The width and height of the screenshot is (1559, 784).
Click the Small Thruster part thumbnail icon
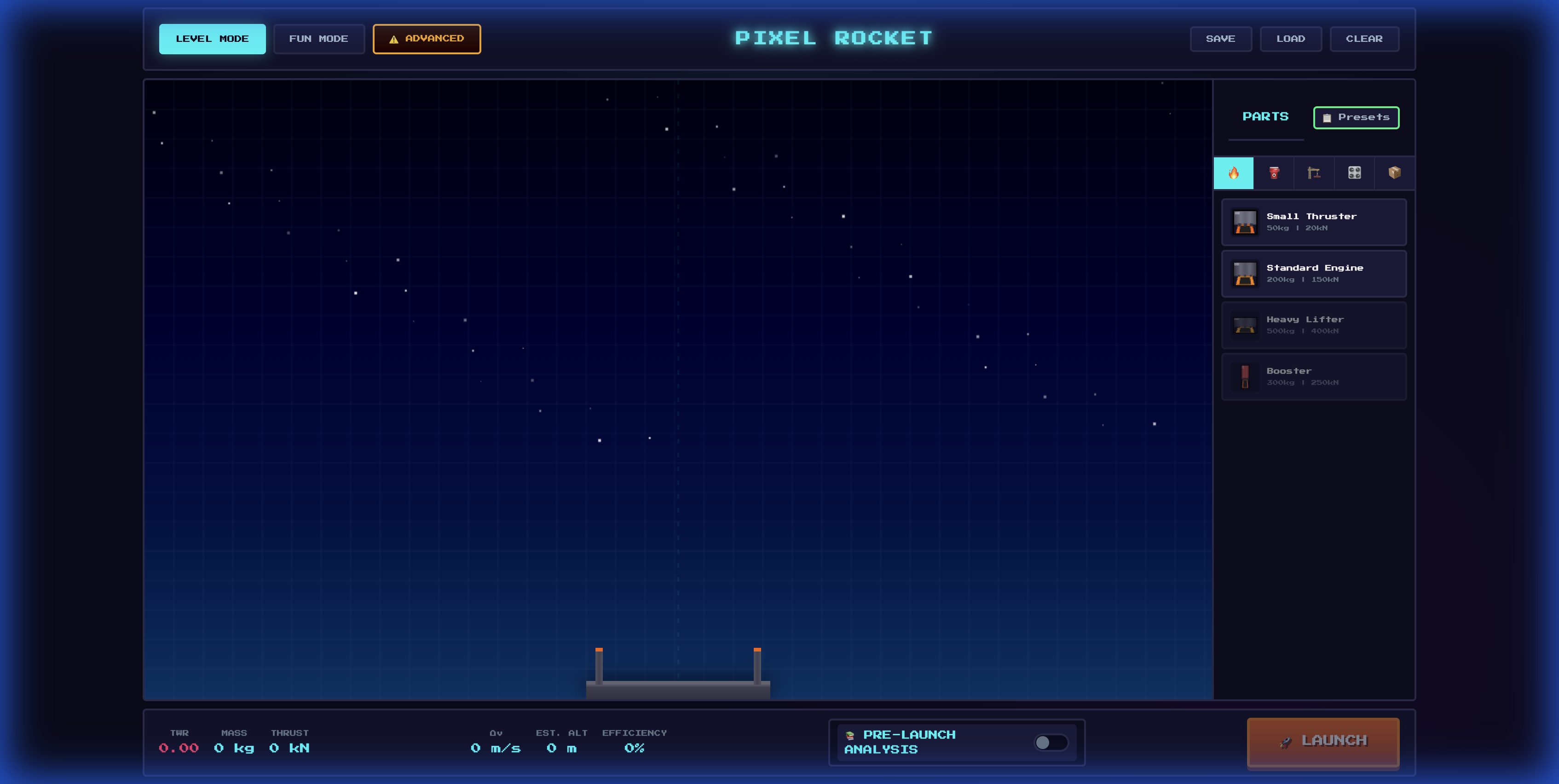tap(1244, 222)
